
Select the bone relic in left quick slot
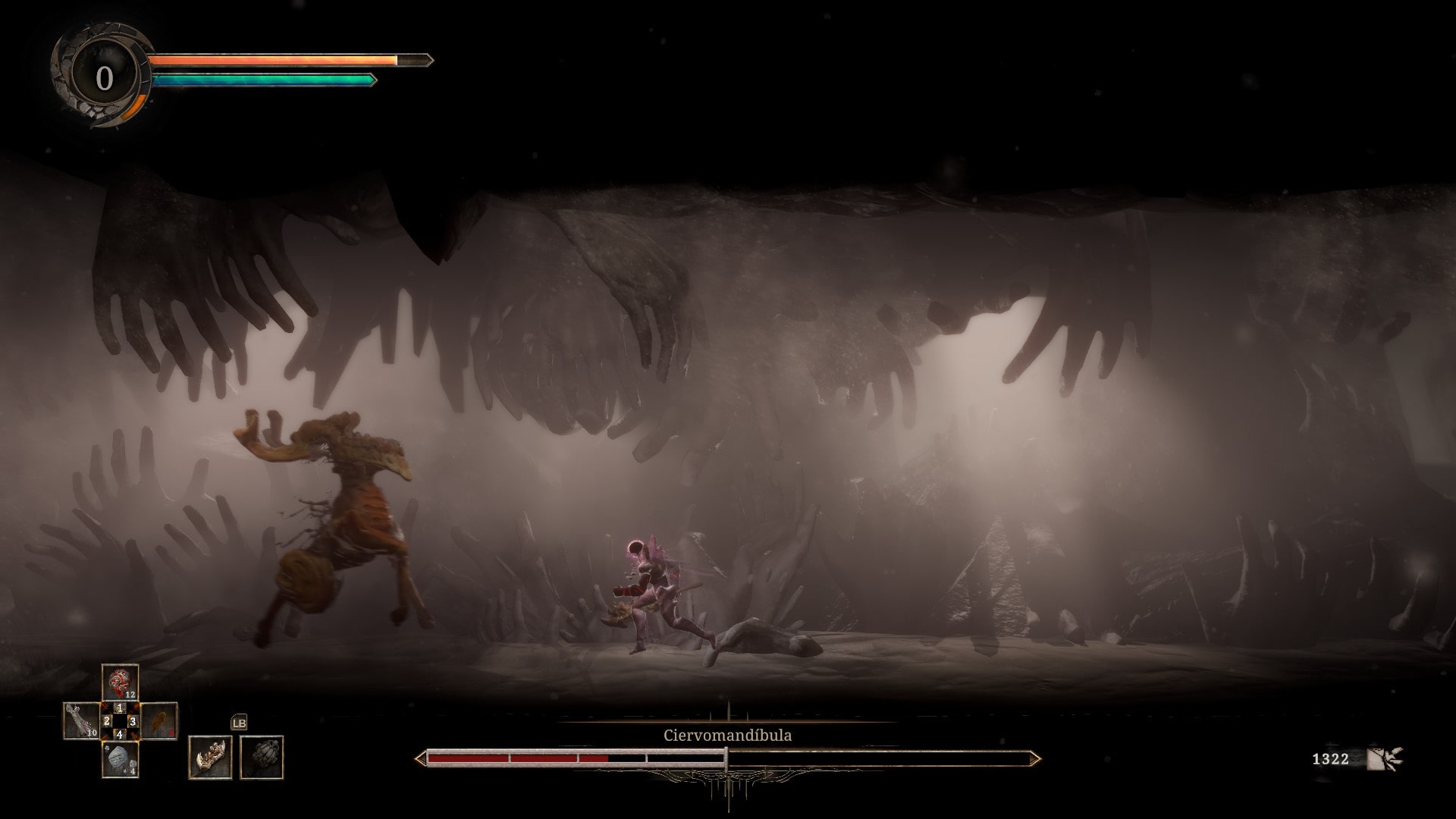(80, 720)
